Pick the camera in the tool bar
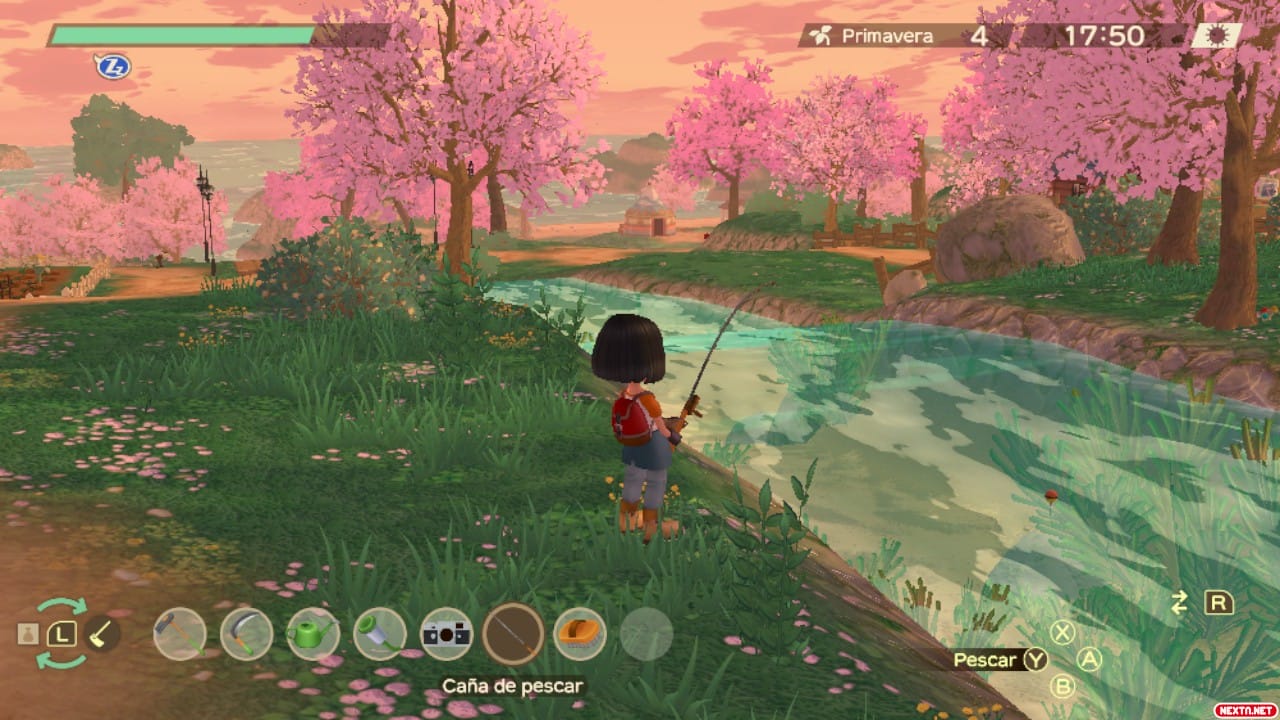Viewport: 1280px width, 720px height. pyautogui.click(x=446, y=634)
